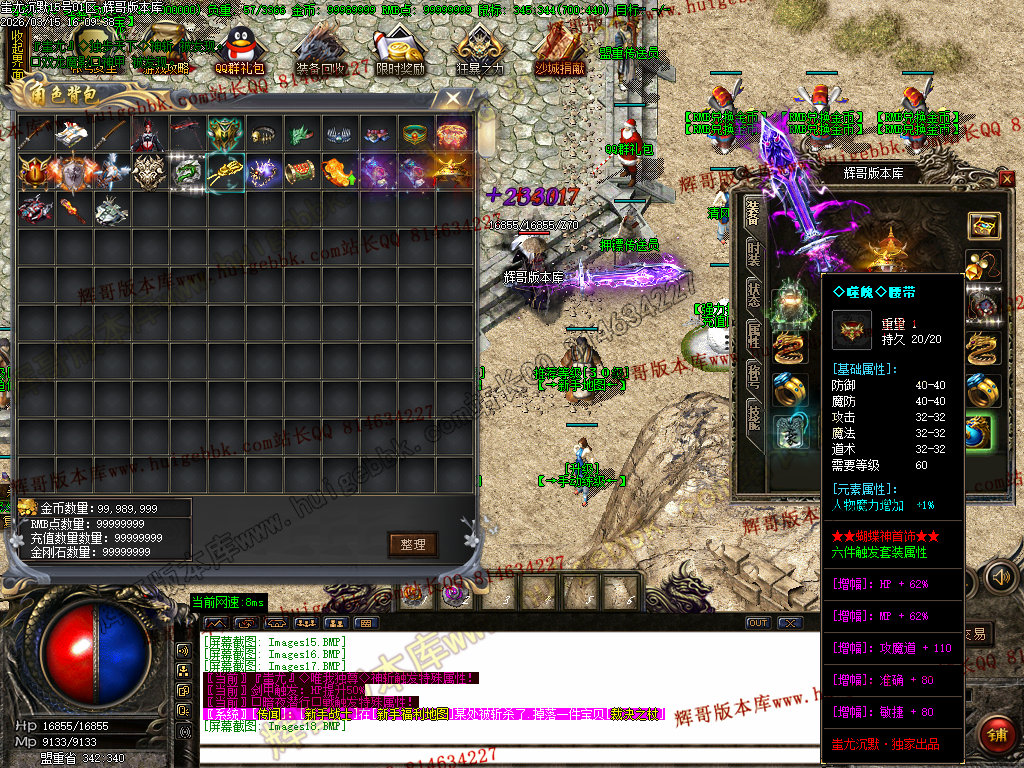This screenshot has height=768, width=1024.
Task: Open the 沙城捐献 donation icon
Action: tap(560, 52)
